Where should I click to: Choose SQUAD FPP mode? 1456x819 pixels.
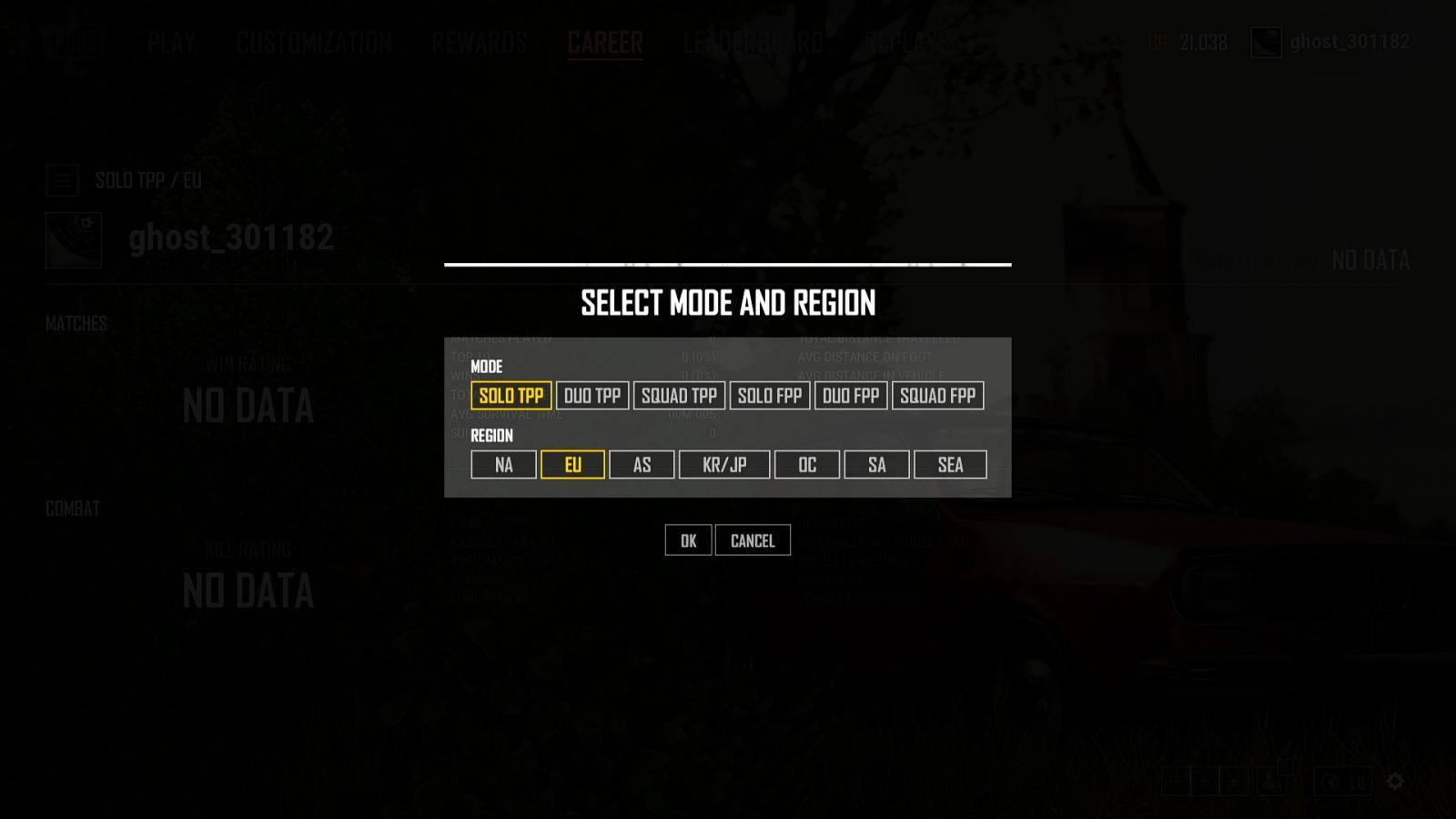[x=937, y=396]
